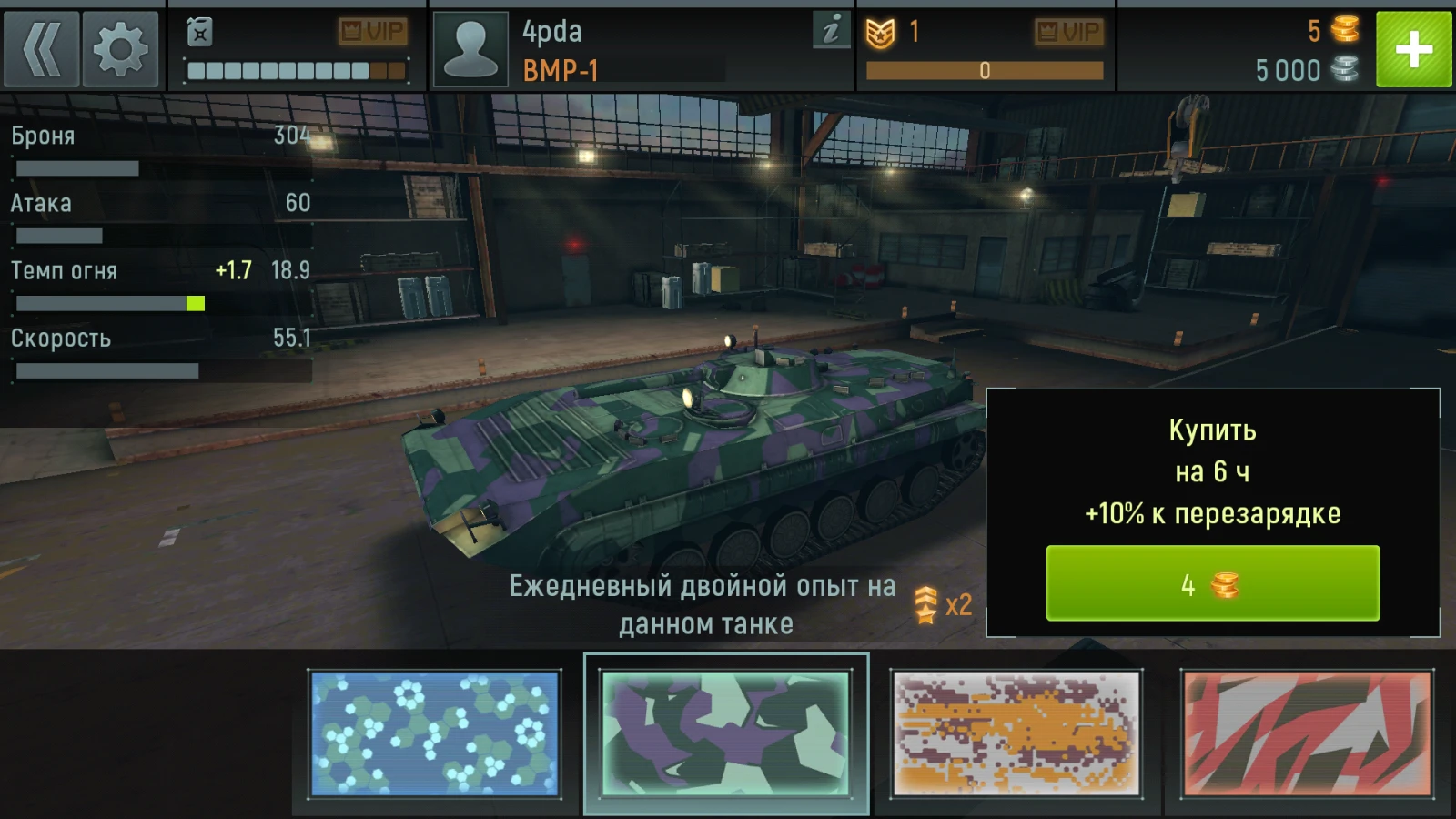This screenshot has height=819, width=1456.
Task: Open settings via the gear icon
Action: tap(120, 49)
